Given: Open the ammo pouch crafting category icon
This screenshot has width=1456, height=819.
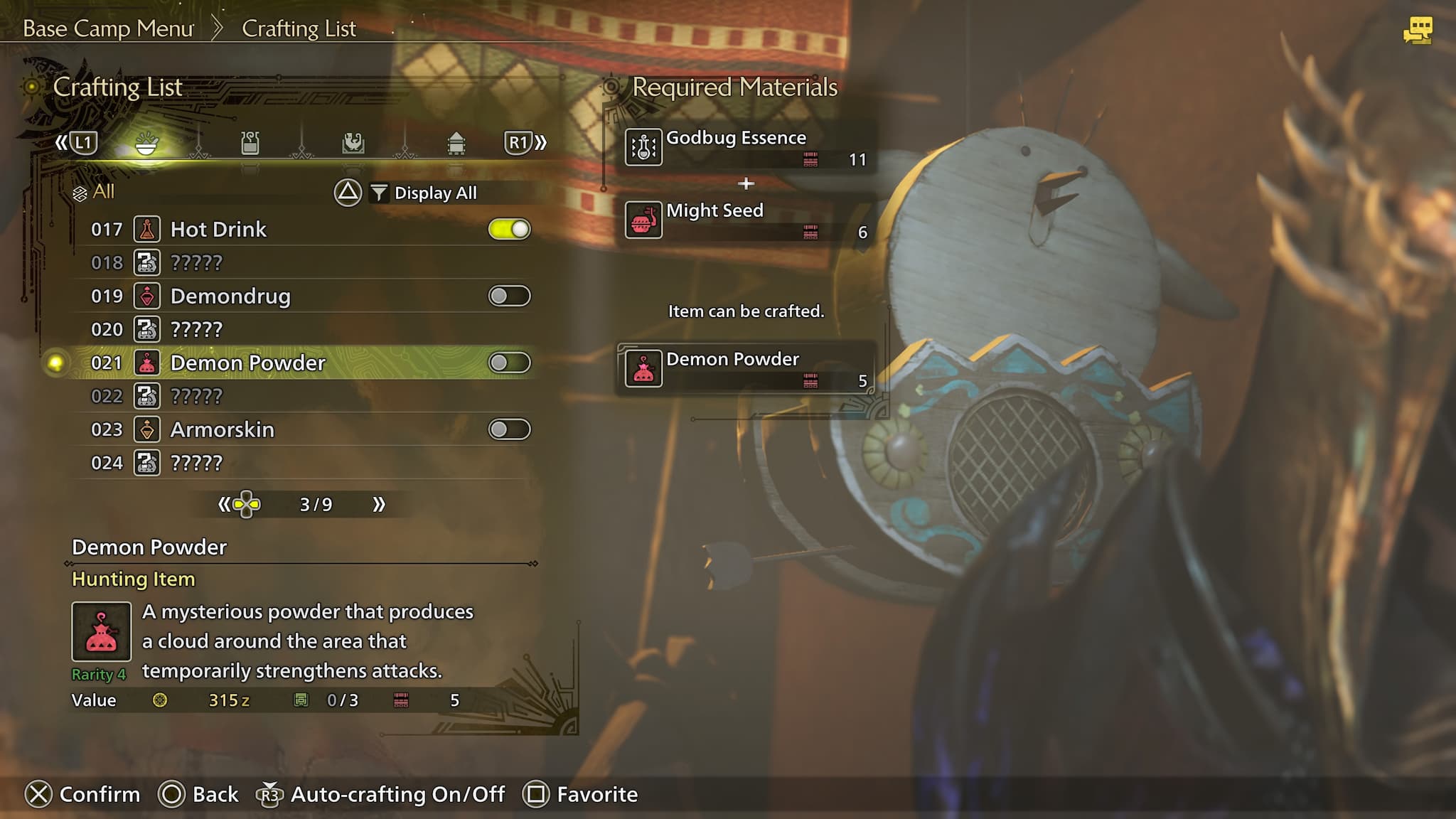Looking at the screenshot, I should pos(250,142).
